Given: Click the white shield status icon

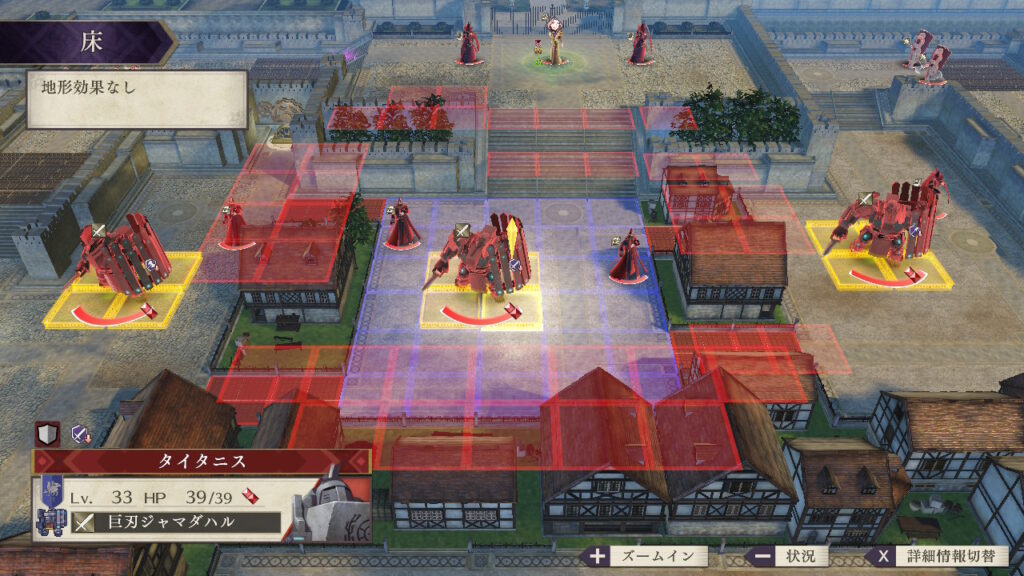Looking at the screenshot, I should tap(47, 433).
